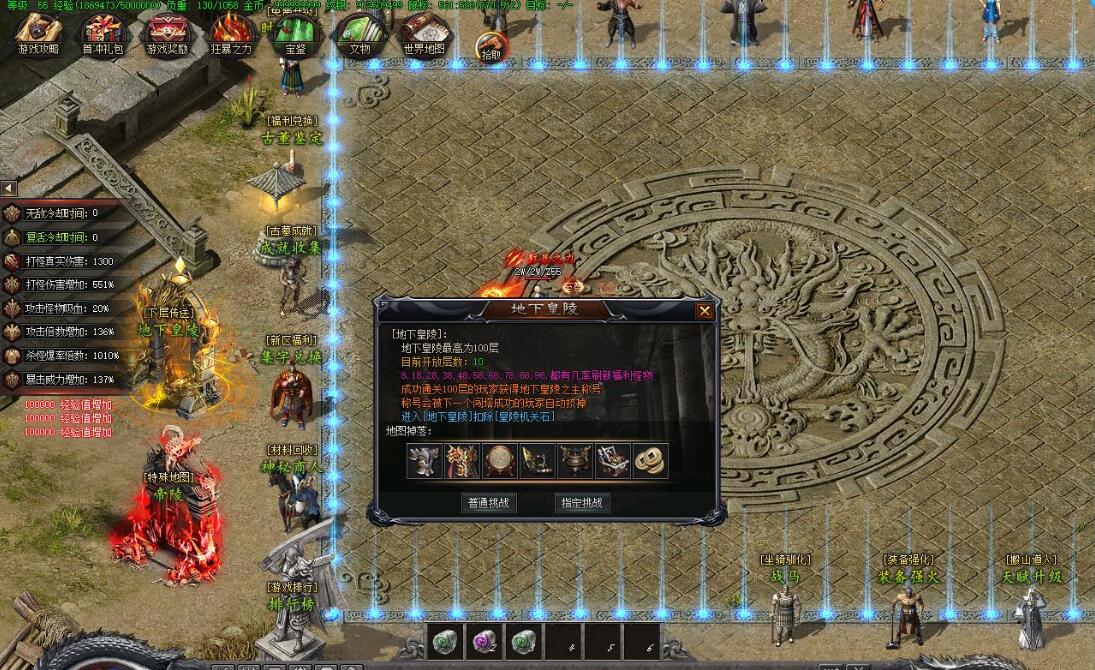The width and height of the screenshot is (1095, 670).
Task: Use the purple stone in the hotbar
Action: [x=483, y=641]
